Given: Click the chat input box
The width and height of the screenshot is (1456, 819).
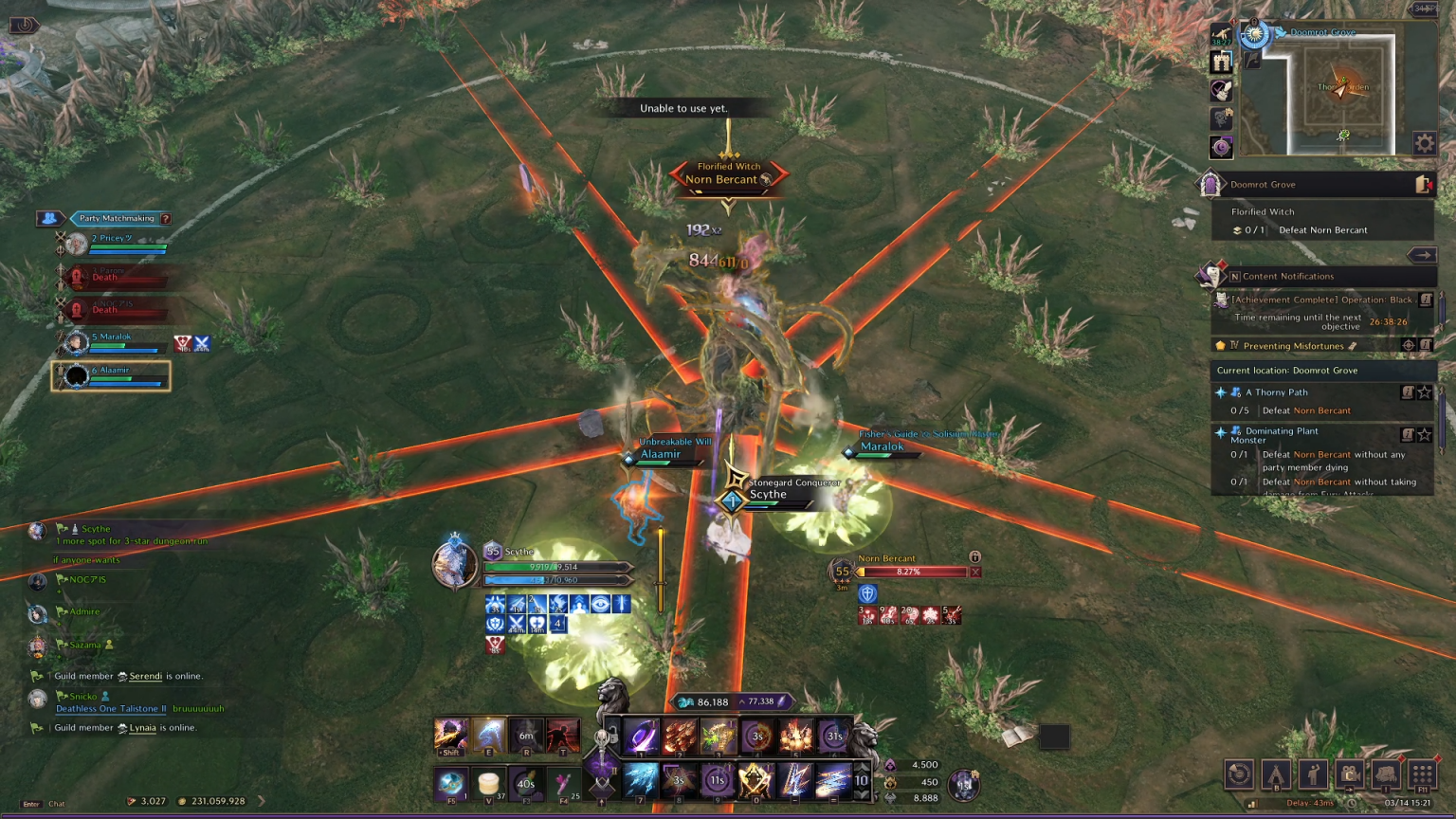Looking at the screenshot, I should [57, 804].
